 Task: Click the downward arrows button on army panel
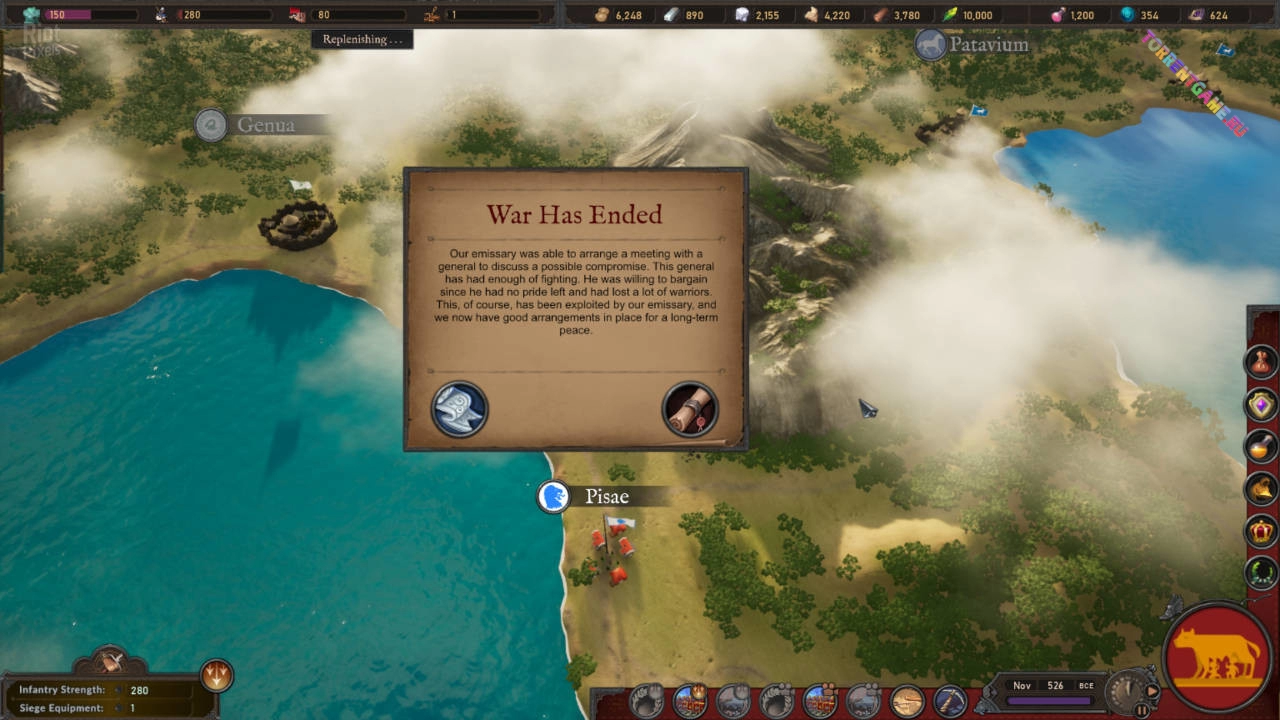pyautogui.click(x=216, y=675)
